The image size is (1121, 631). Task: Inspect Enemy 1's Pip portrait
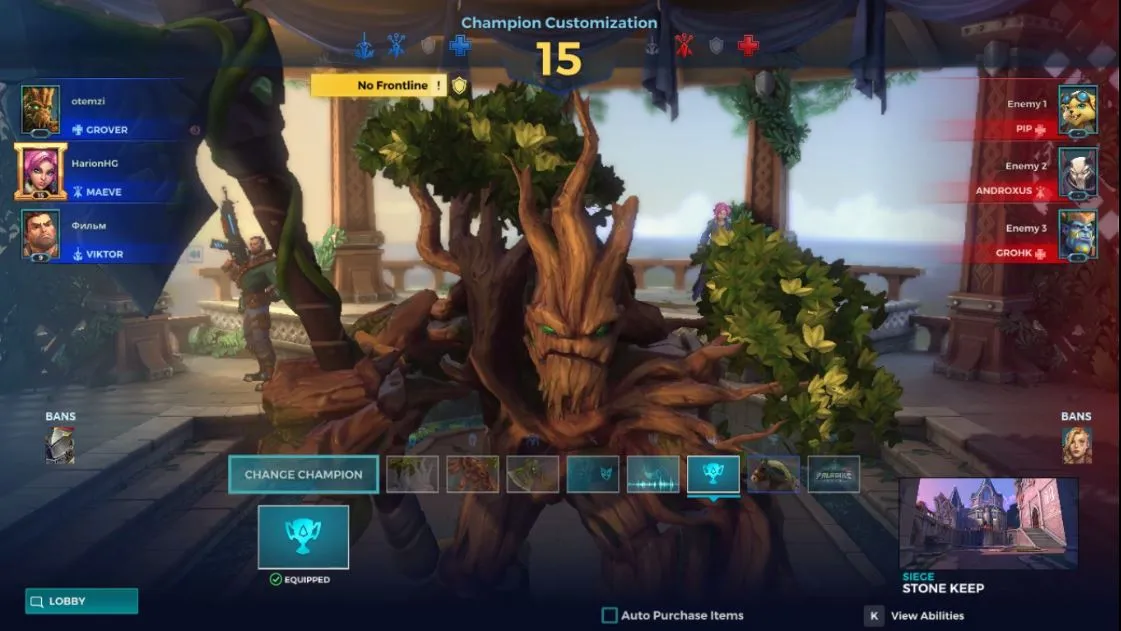[1078, 110]
